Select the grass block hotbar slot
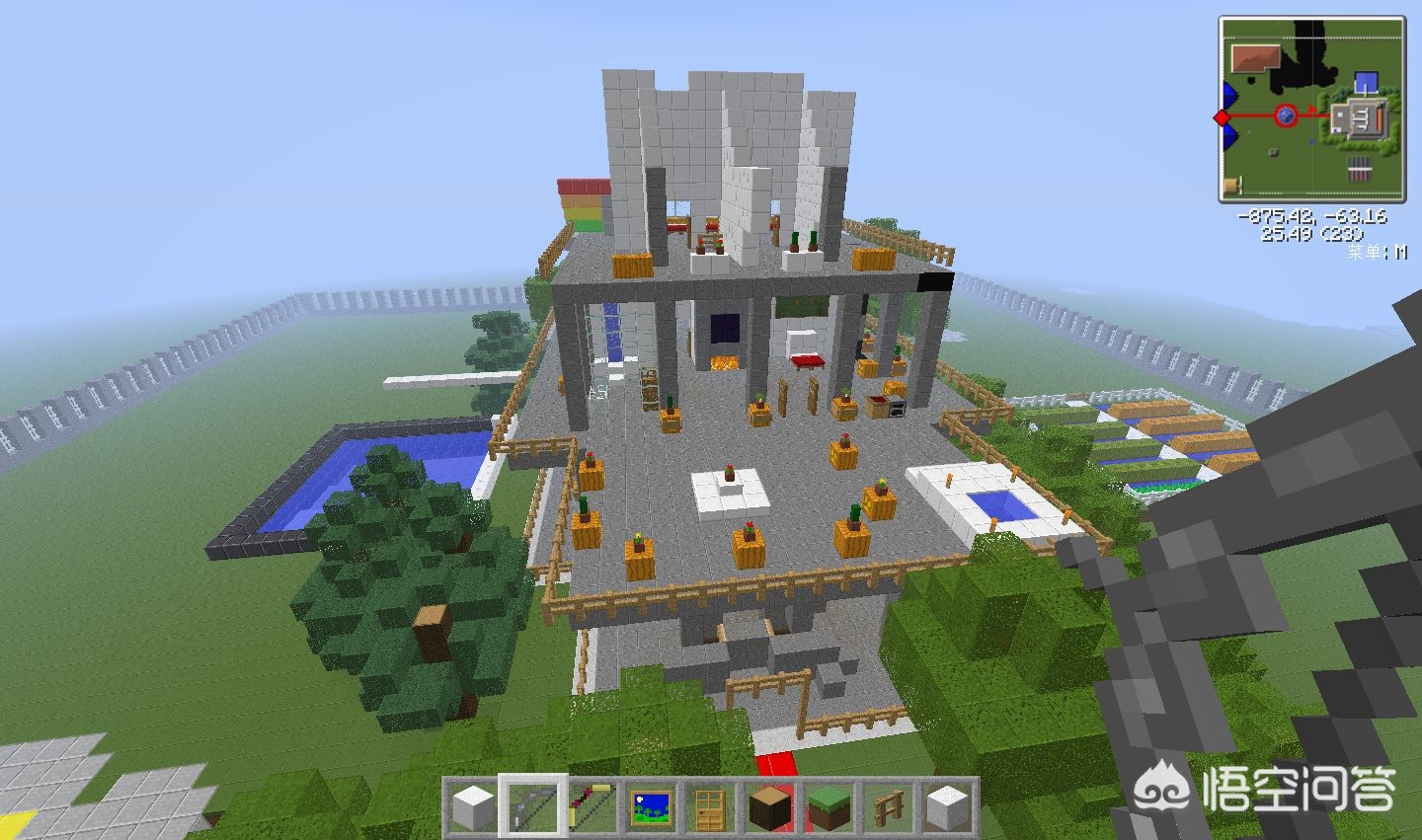 (829, 807)
